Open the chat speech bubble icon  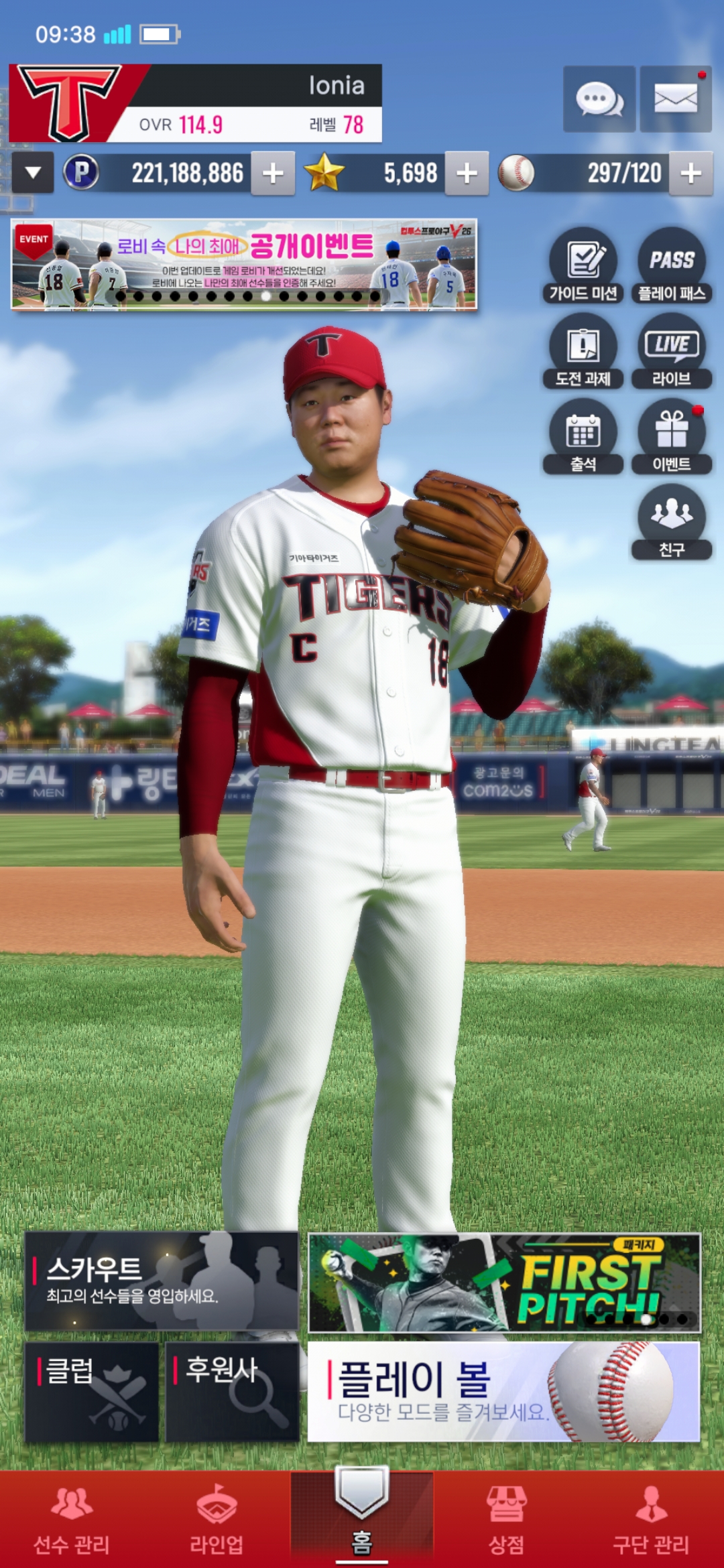(599, 99)
